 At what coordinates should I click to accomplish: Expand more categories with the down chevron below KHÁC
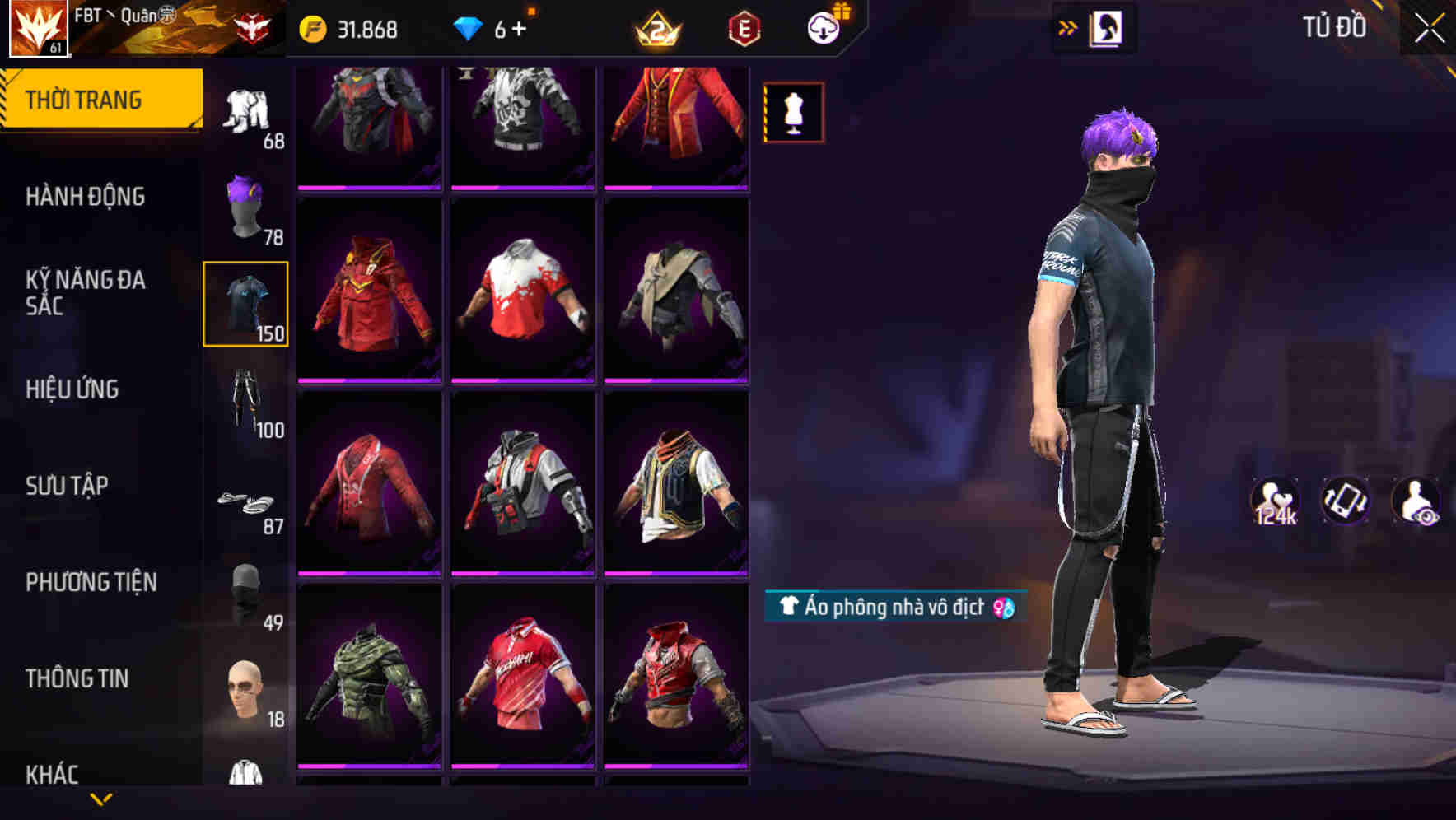tap(101, 800)
